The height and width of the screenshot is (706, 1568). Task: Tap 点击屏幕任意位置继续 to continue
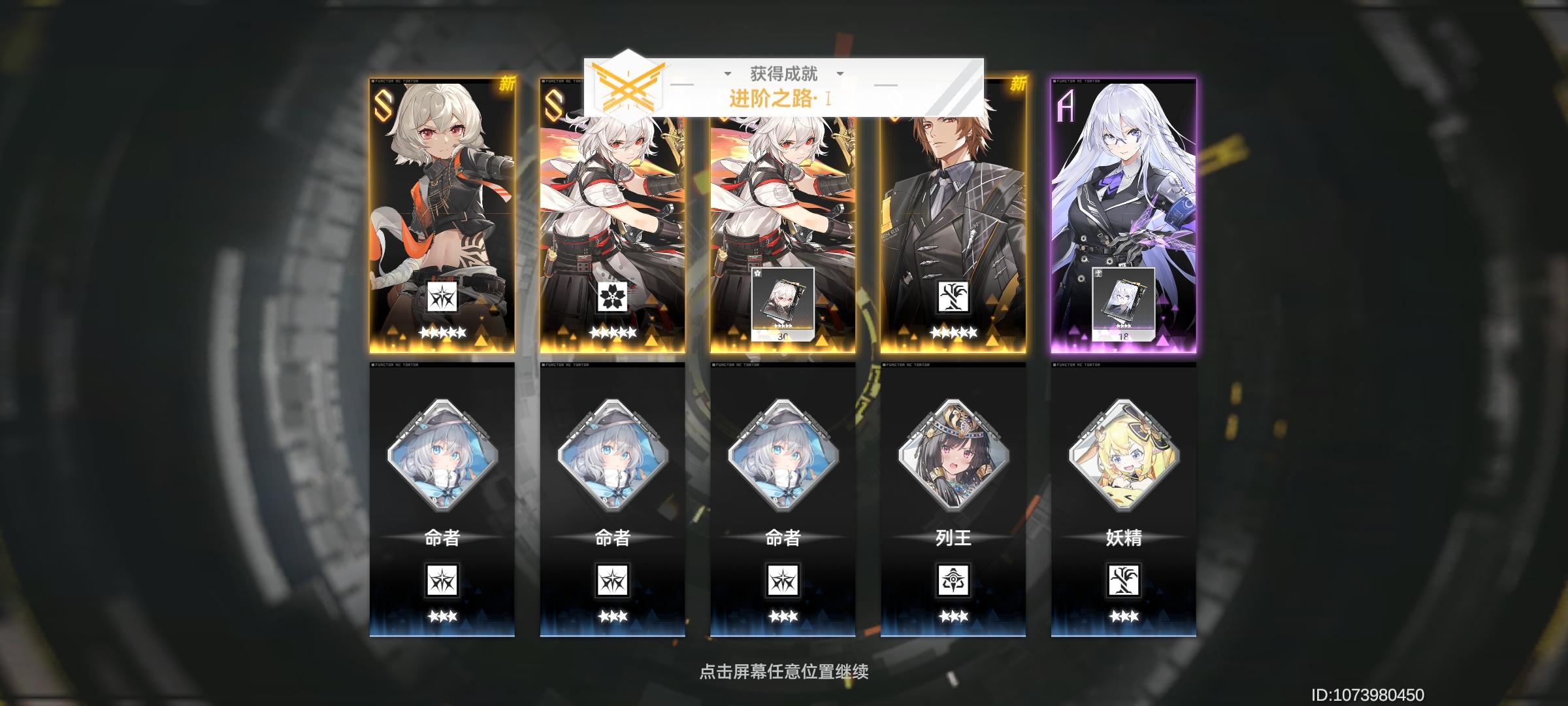tap(783, 671)
